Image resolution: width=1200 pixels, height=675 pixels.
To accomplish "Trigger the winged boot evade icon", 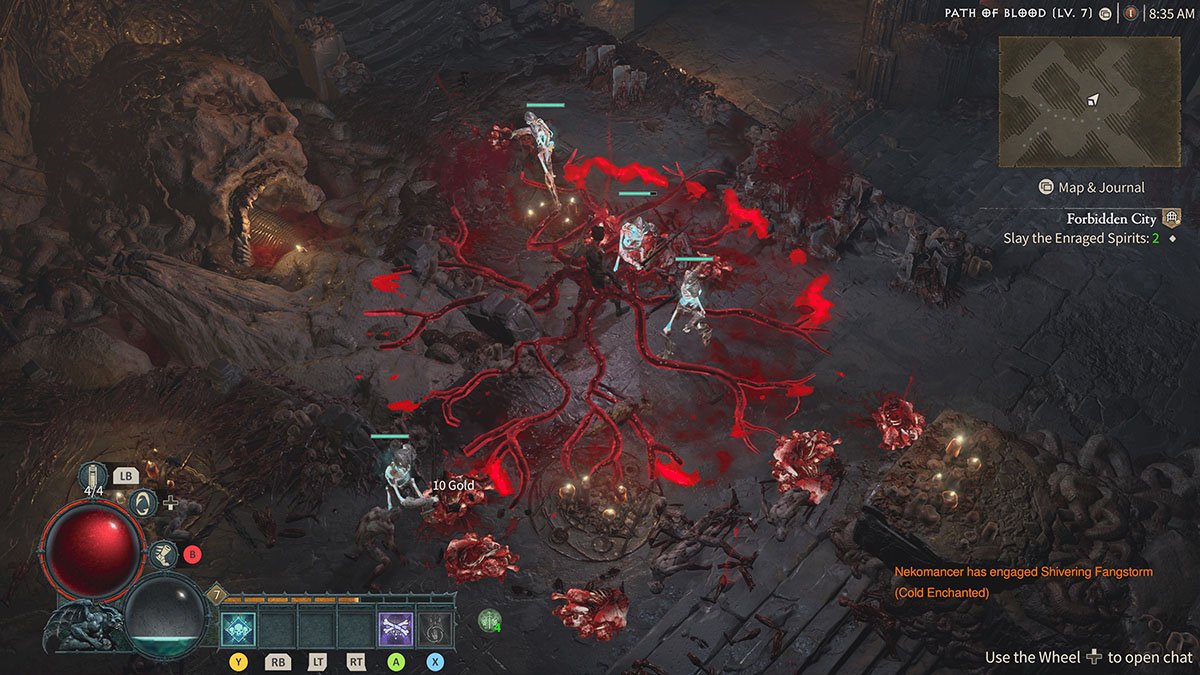I will click(162, 553).
